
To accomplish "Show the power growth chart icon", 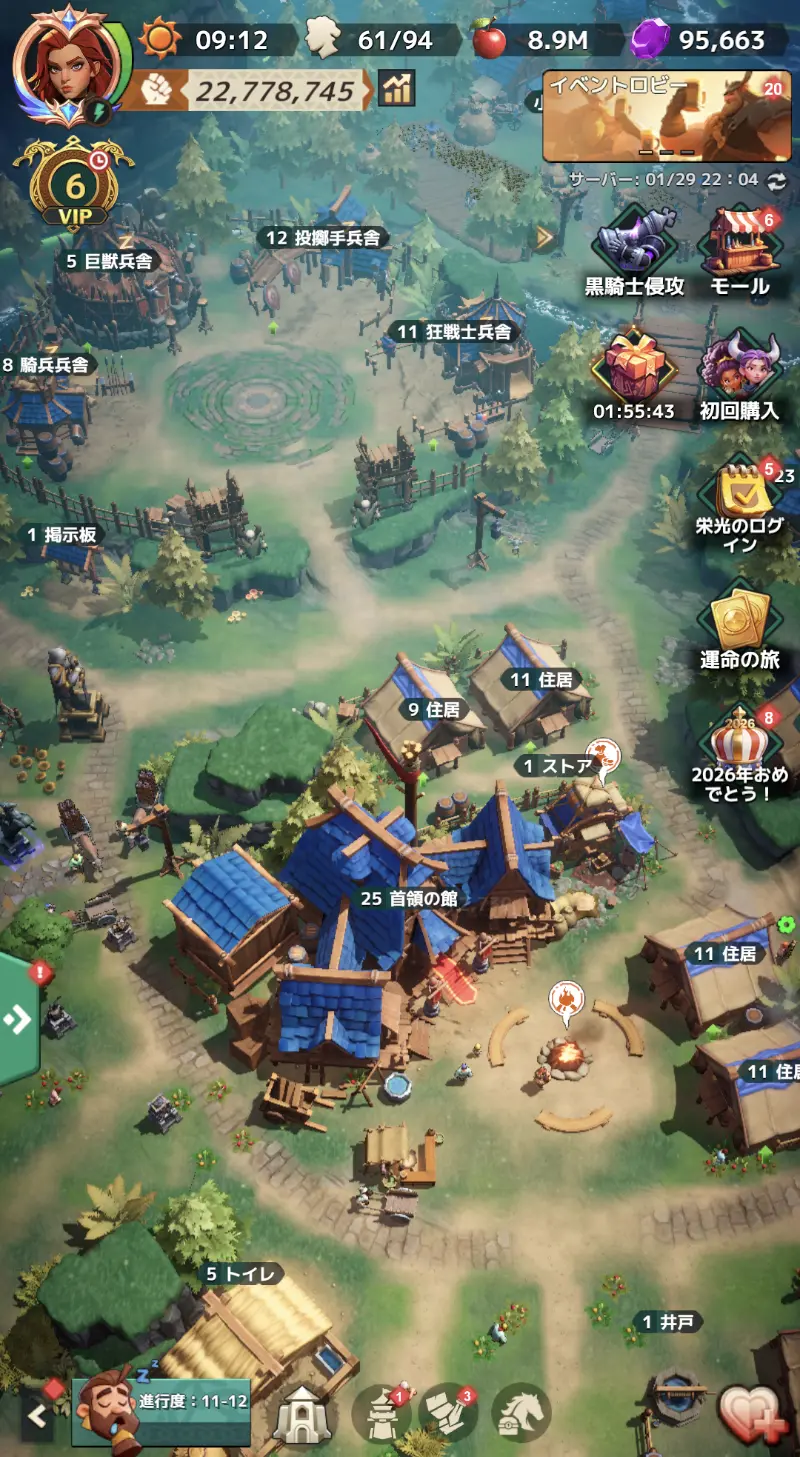I will pyautogui.click(x=397, y=89).
